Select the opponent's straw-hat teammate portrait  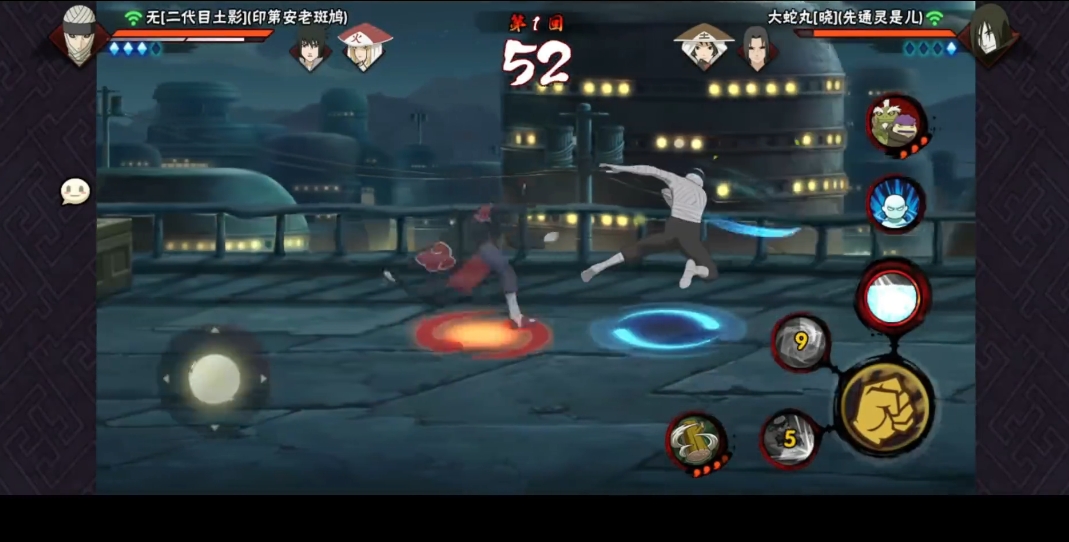703,46
